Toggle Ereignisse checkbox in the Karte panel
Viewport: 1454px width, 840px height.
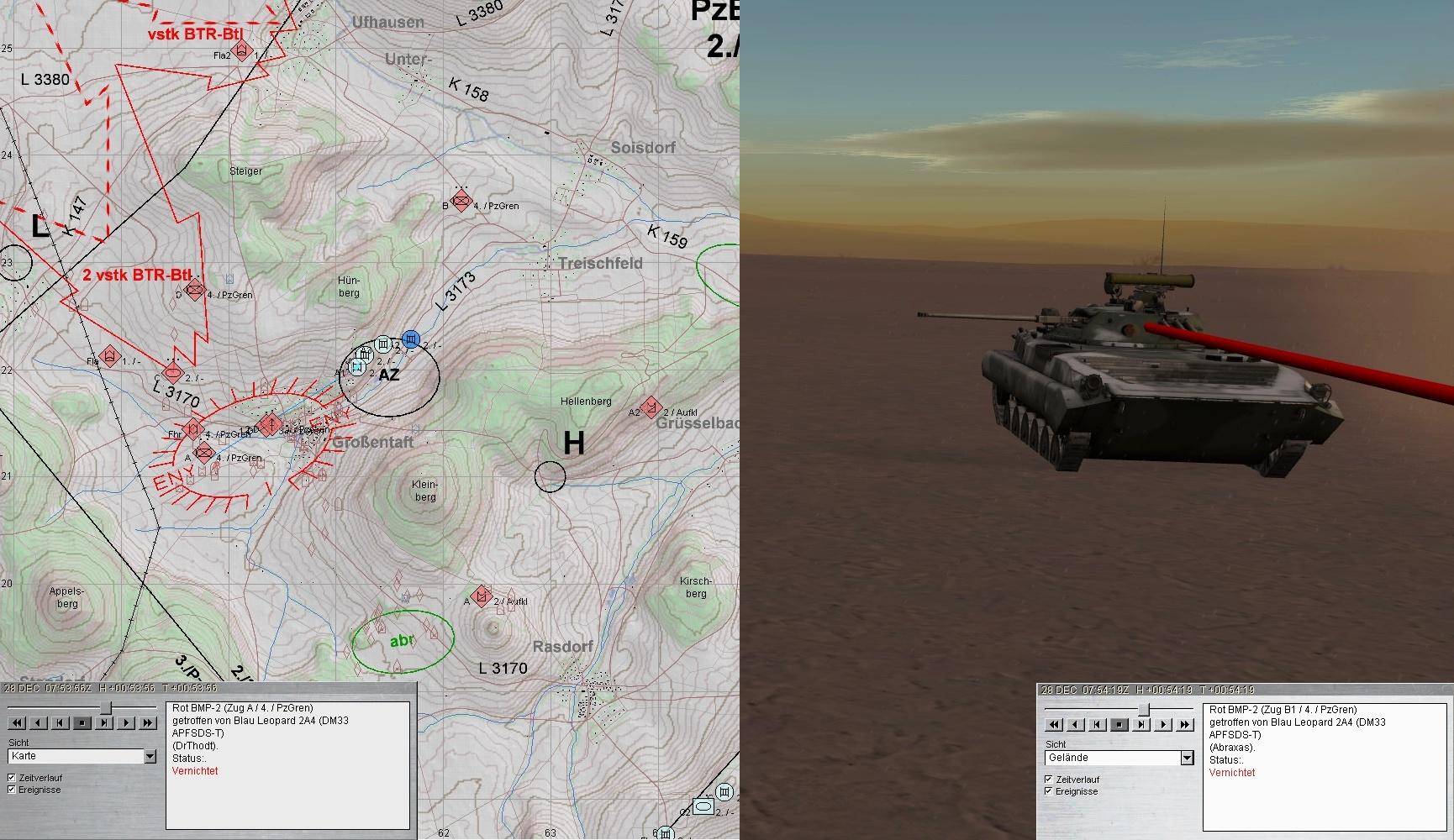(12, 790)
